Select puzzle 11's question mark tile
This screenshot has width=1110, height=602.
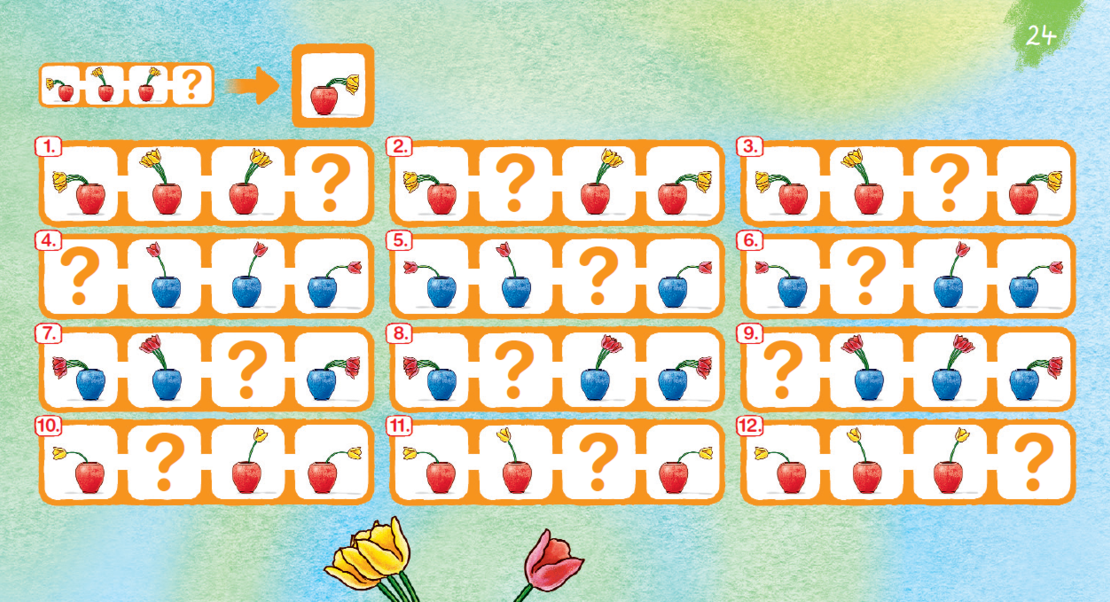pyautogui.click(x=600, y=461)
